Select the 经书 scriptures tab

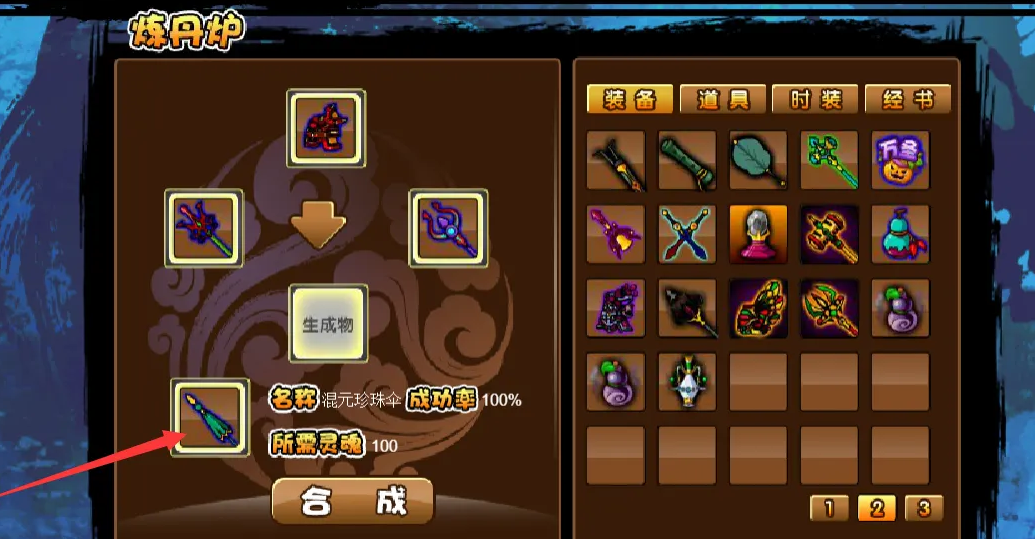[907, 99]
